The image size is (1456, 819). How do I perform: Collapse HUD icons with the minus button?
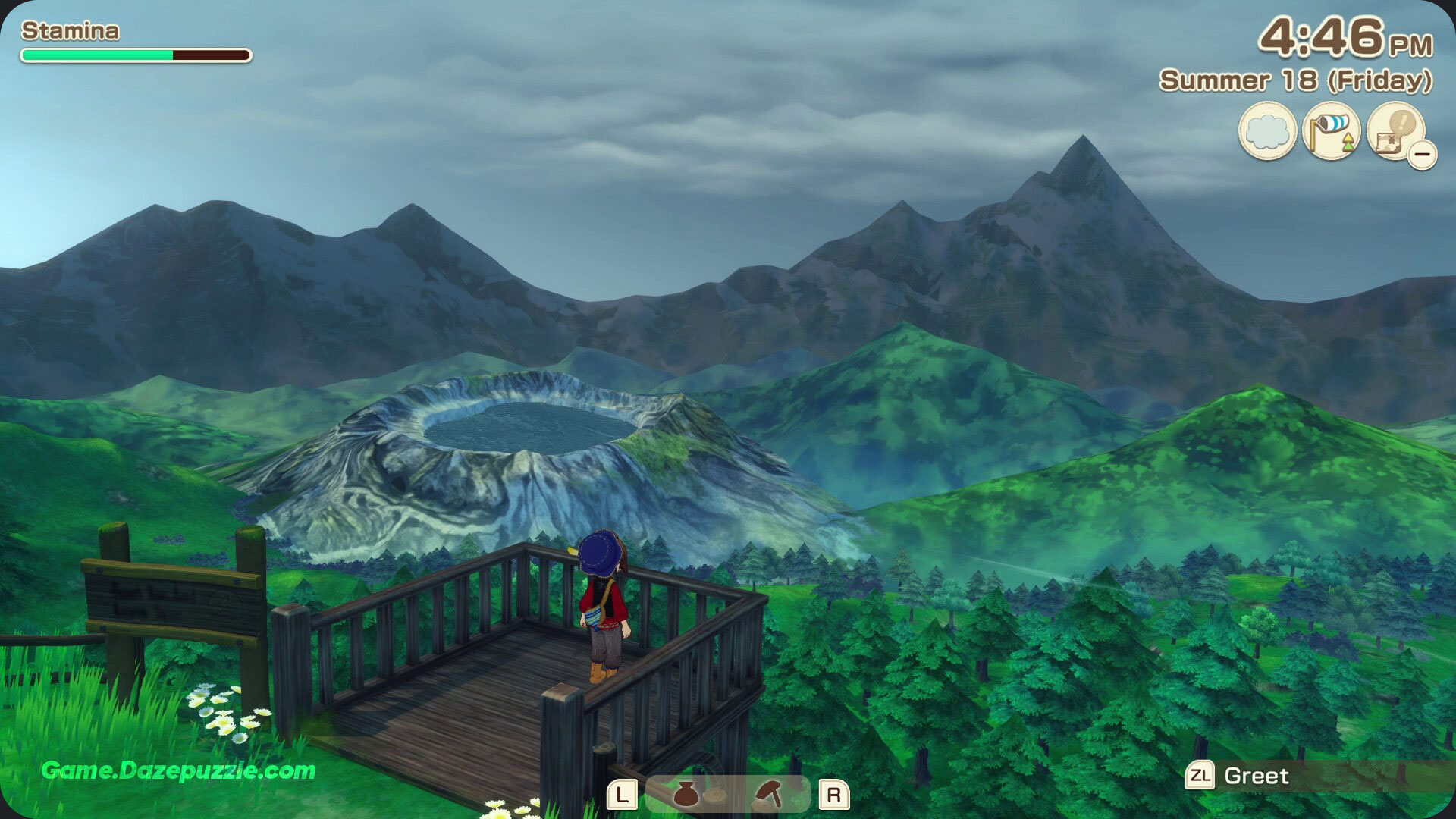click(1423, 155)
